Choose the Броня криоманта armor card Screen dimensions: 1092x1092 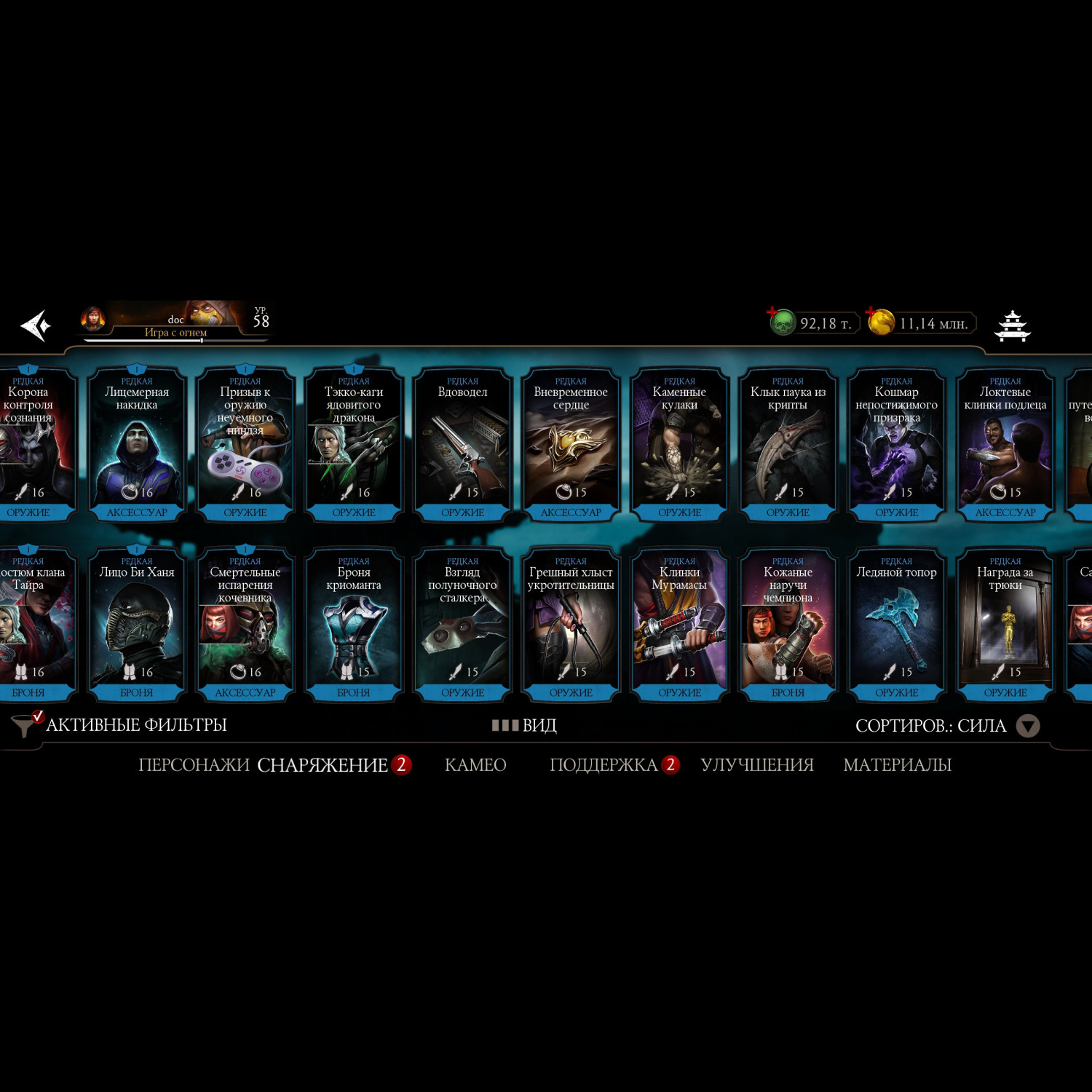pyautogui.click(x=354, y=625)
